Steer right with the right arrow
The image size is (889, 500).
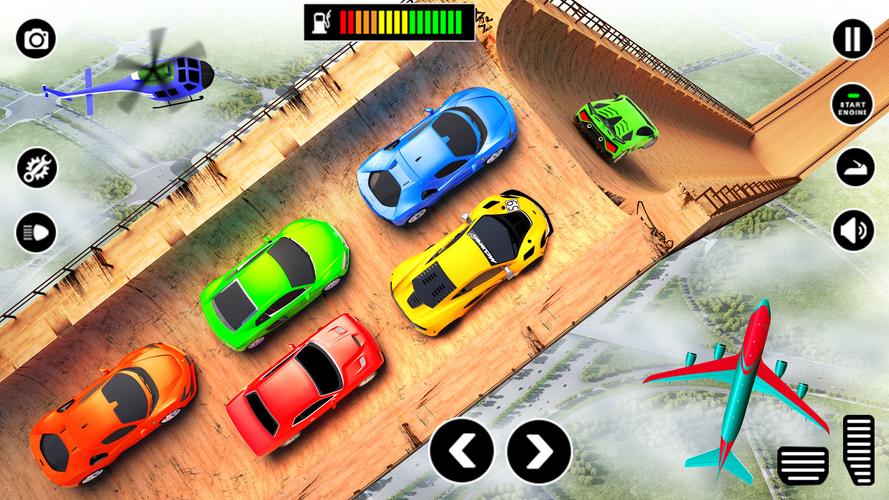[538, 452]
